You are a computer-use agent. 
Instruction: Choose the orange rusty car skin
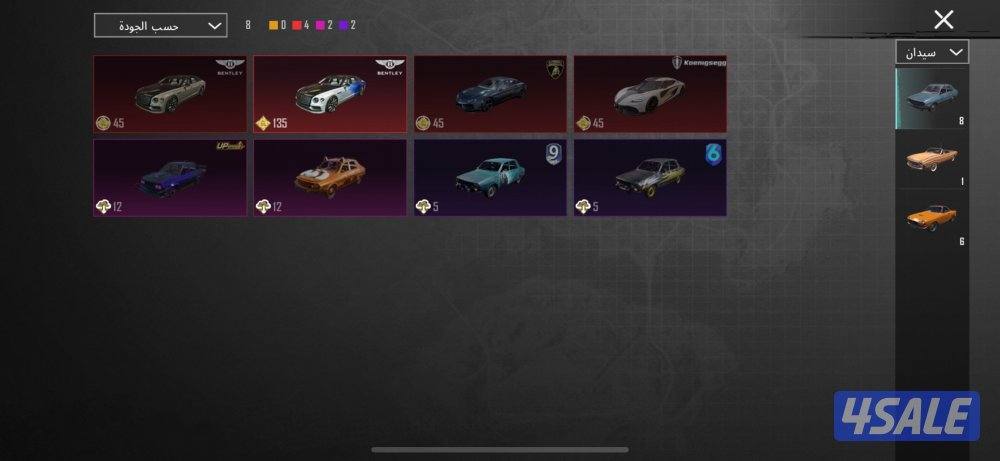[x=330, y=177]
